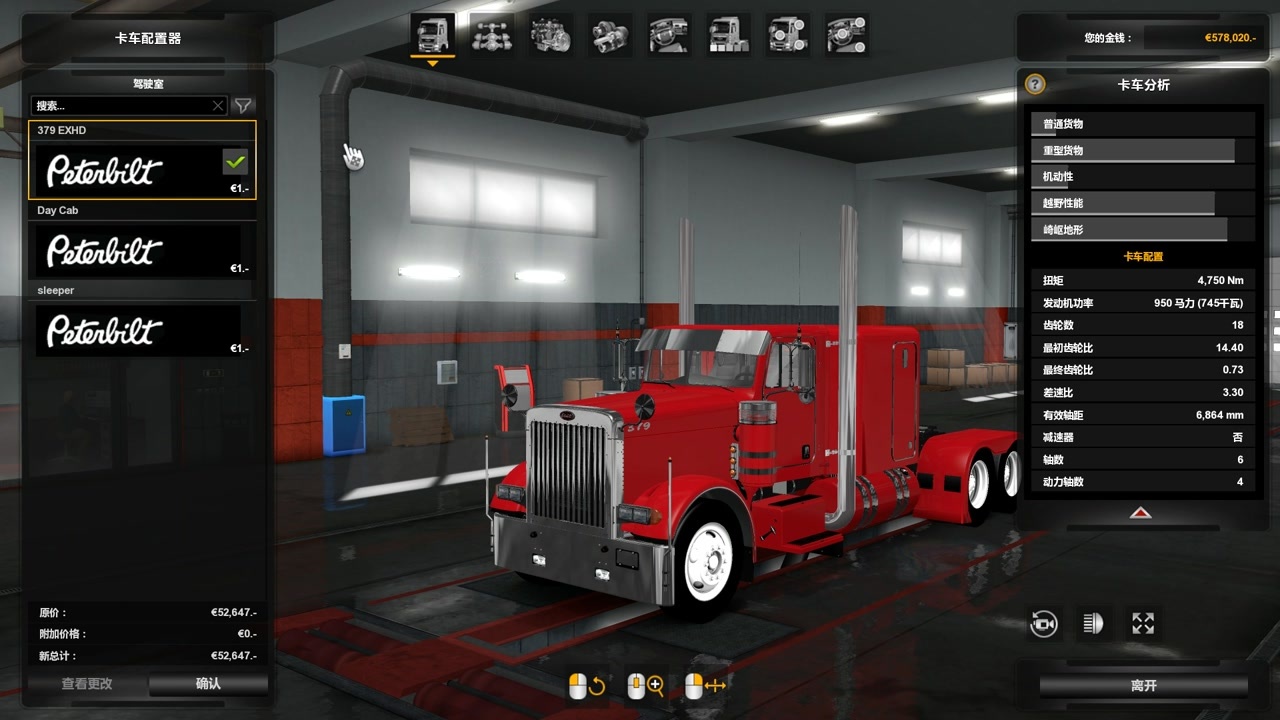Collapse the truck configuration panel arrow
This screenshot has width=1280, height=720.
pyautogui.click(x=1141, y=513)
